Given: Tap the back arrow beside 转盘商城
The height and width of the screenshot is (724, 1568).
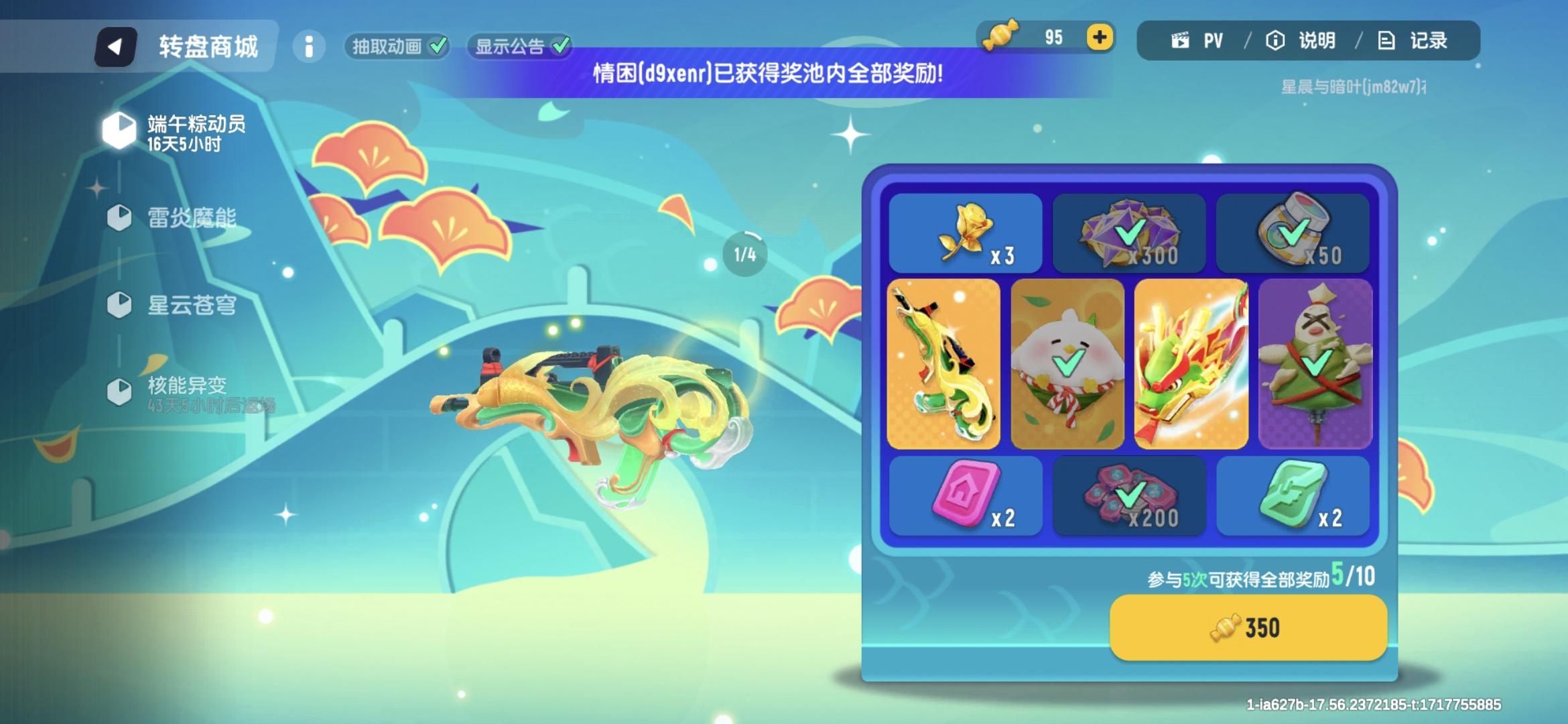Looking at the screenshot, I should pos(115,46).
